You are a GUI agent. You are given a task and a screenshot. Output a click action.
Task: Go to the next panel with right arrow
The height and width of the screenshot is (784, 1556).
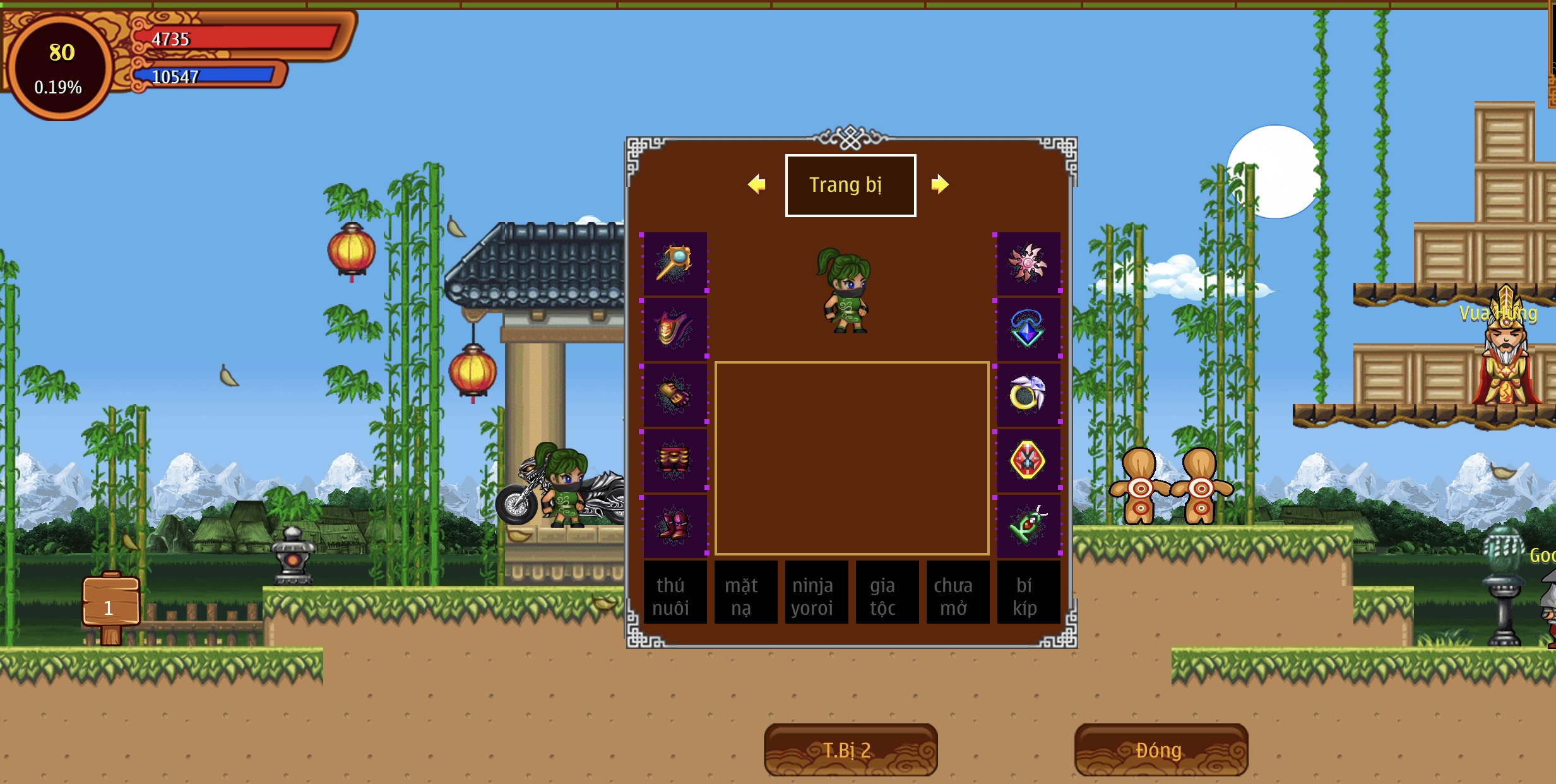click(939, 184)
